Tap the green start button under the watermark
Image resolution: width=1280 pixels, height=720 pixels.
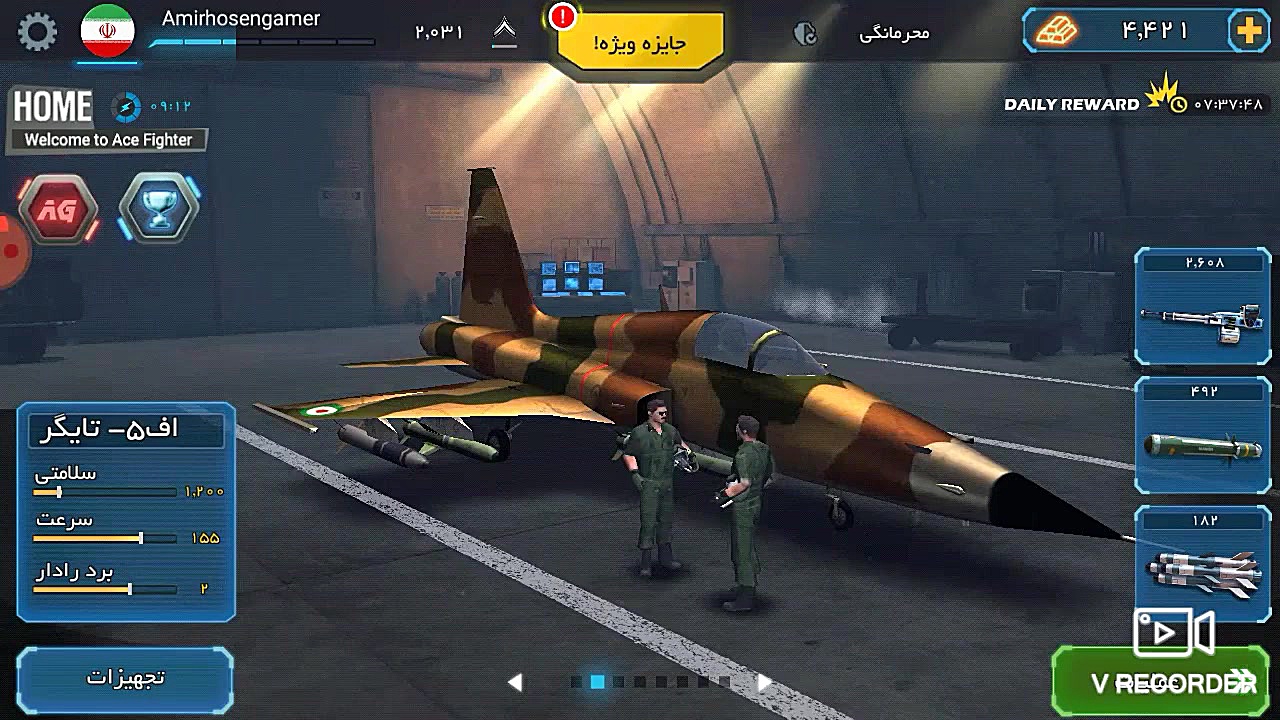[x=1160, y=685]
